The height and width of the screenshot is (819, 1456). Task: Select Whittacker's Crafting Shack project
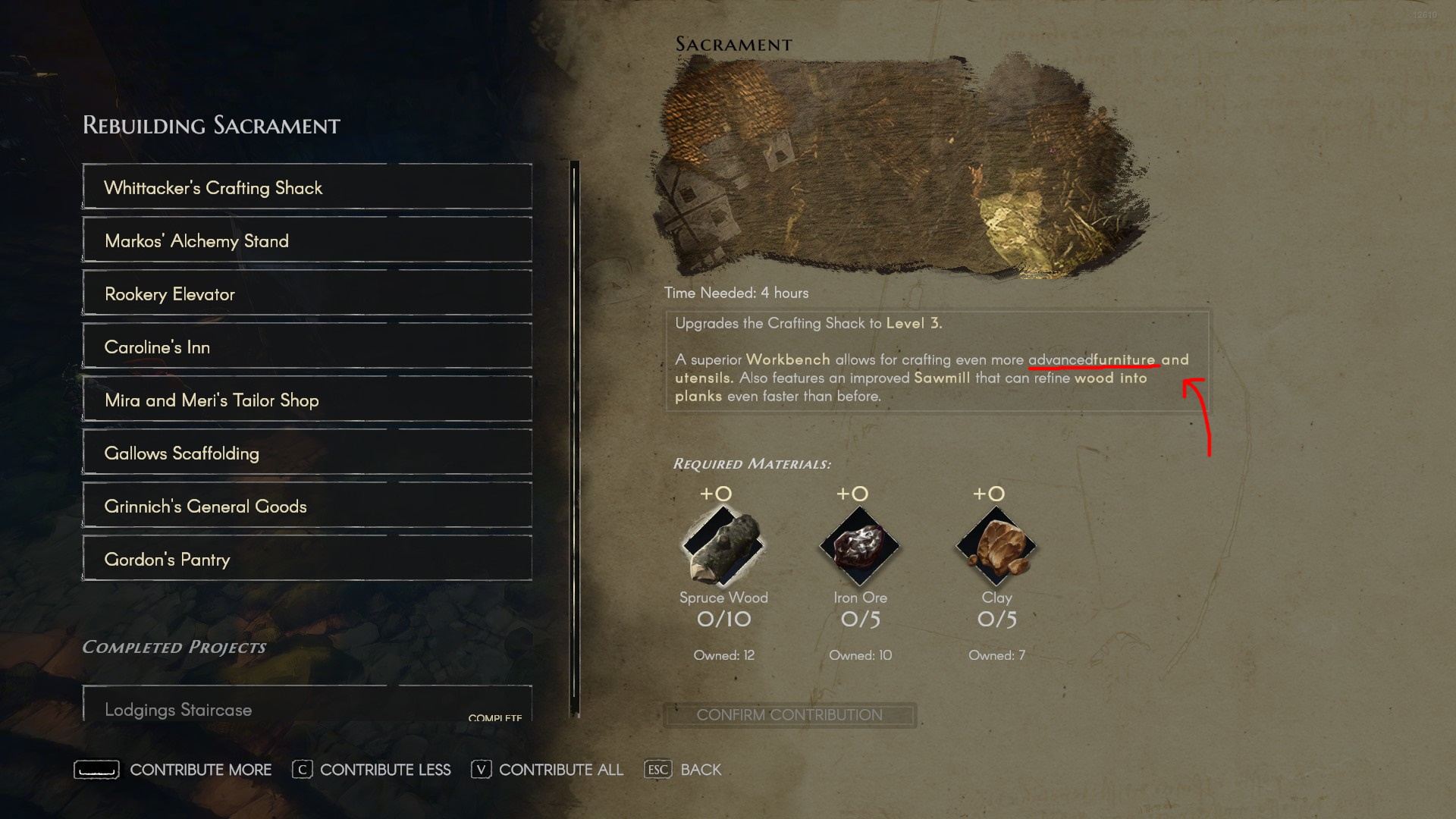(x=306, y=187)
